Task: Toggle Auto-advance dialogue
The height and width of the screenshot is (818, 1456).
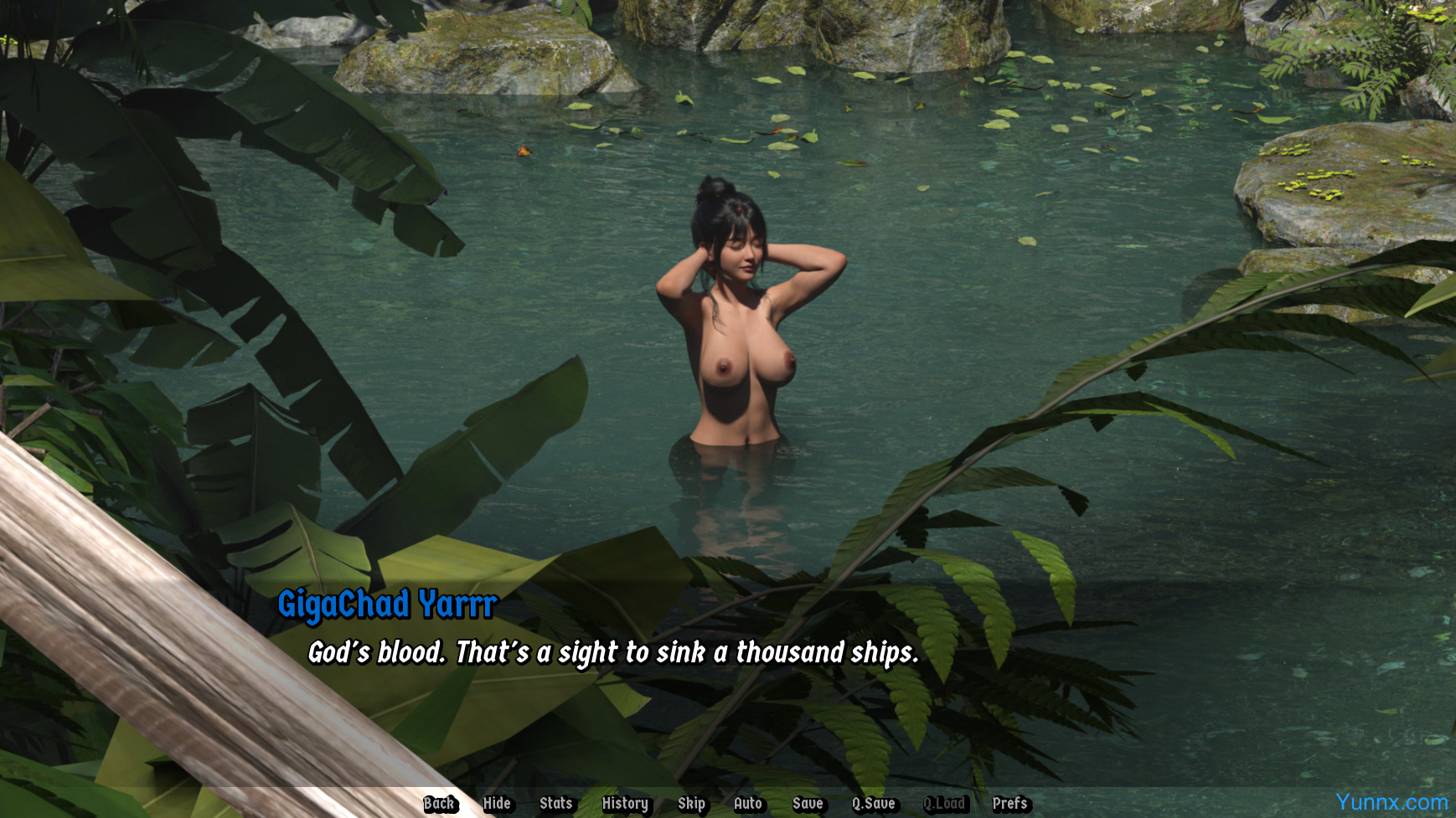Action: click(x=747, y=804)
